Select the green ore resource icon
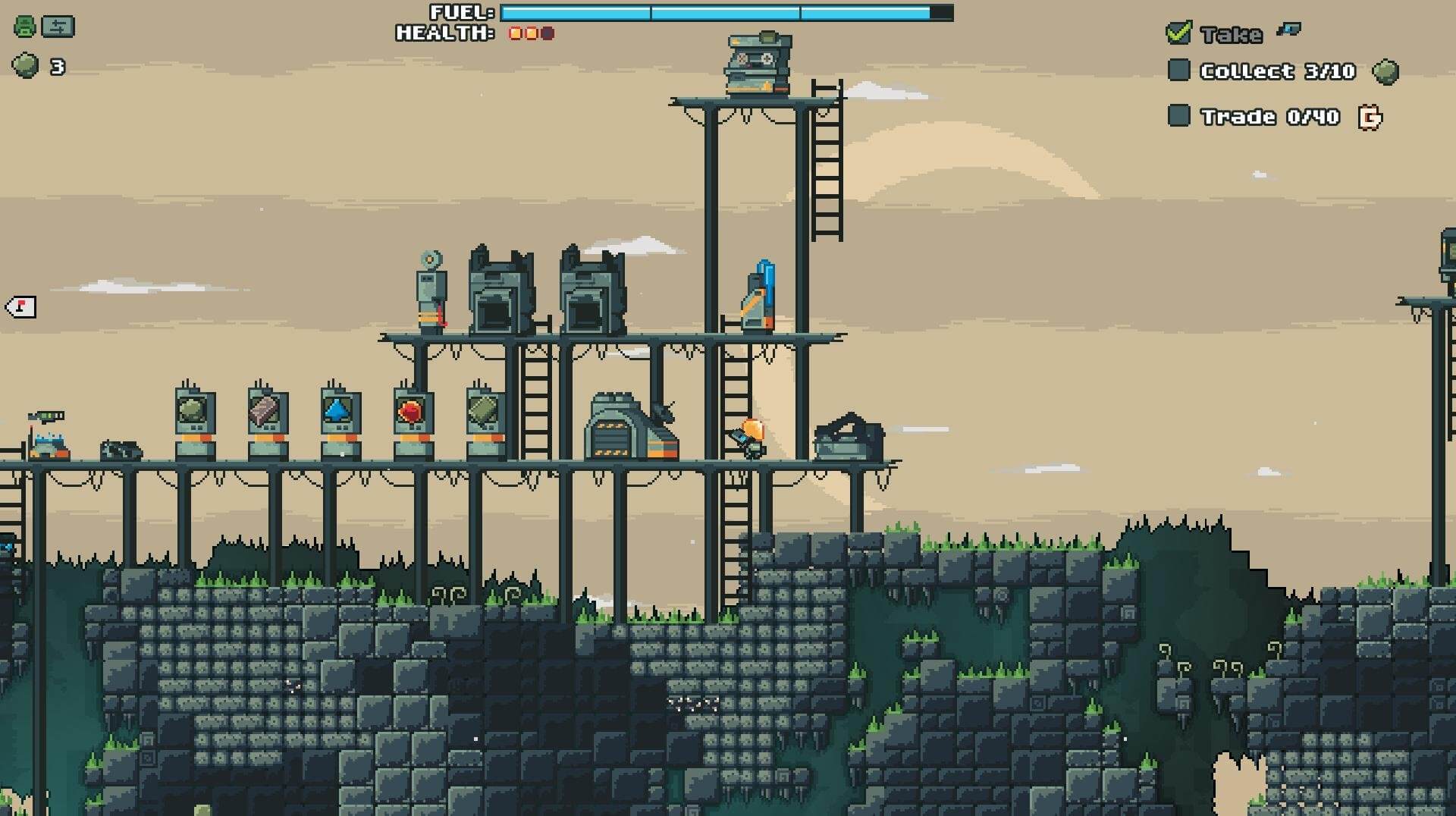The width and height of the screenshot is (1456, 816). pyautogui.click(x=26, y=66)
